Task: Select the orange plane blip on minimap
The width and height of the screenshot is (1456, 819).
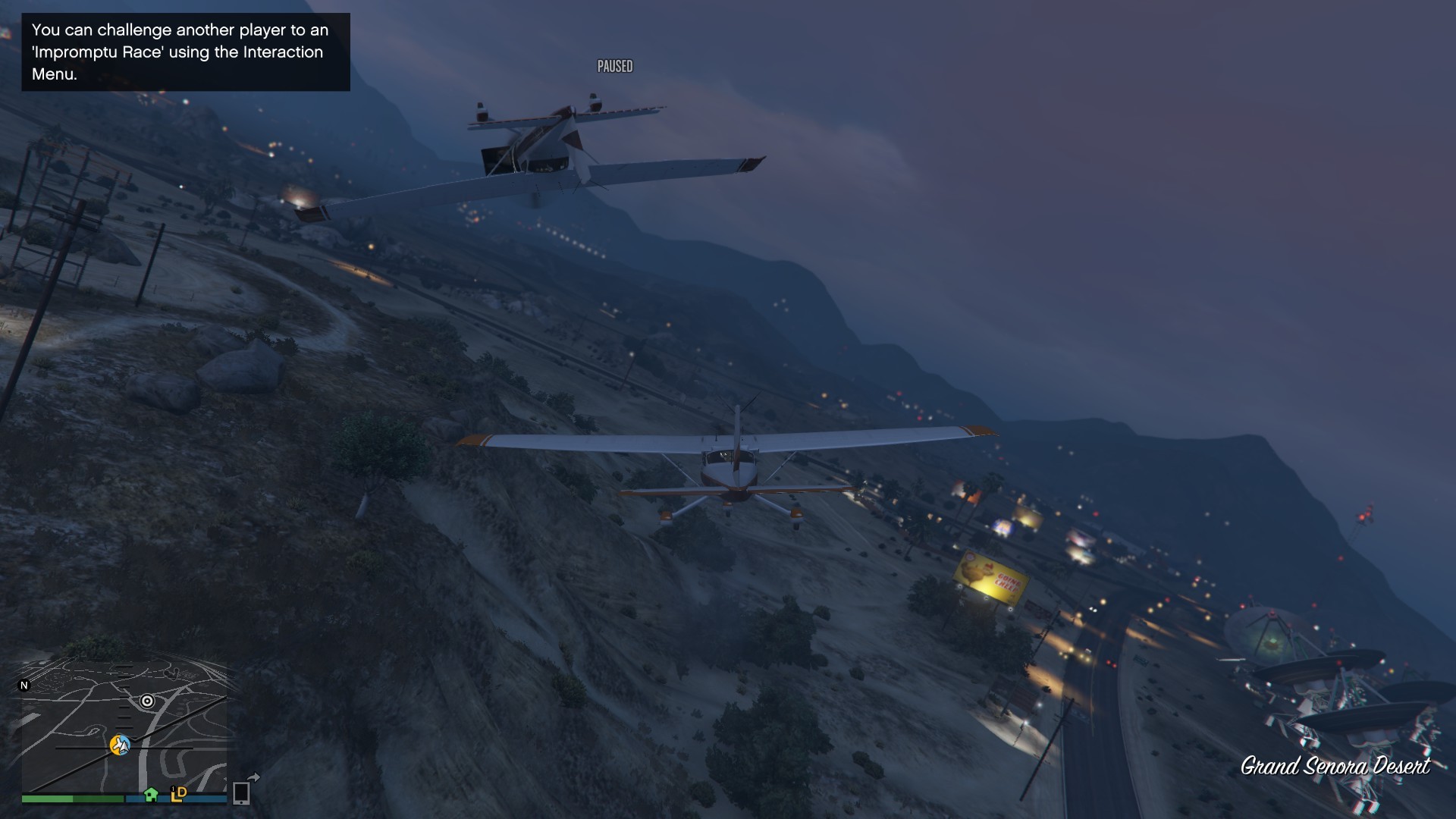Action: tap(119, 745)
